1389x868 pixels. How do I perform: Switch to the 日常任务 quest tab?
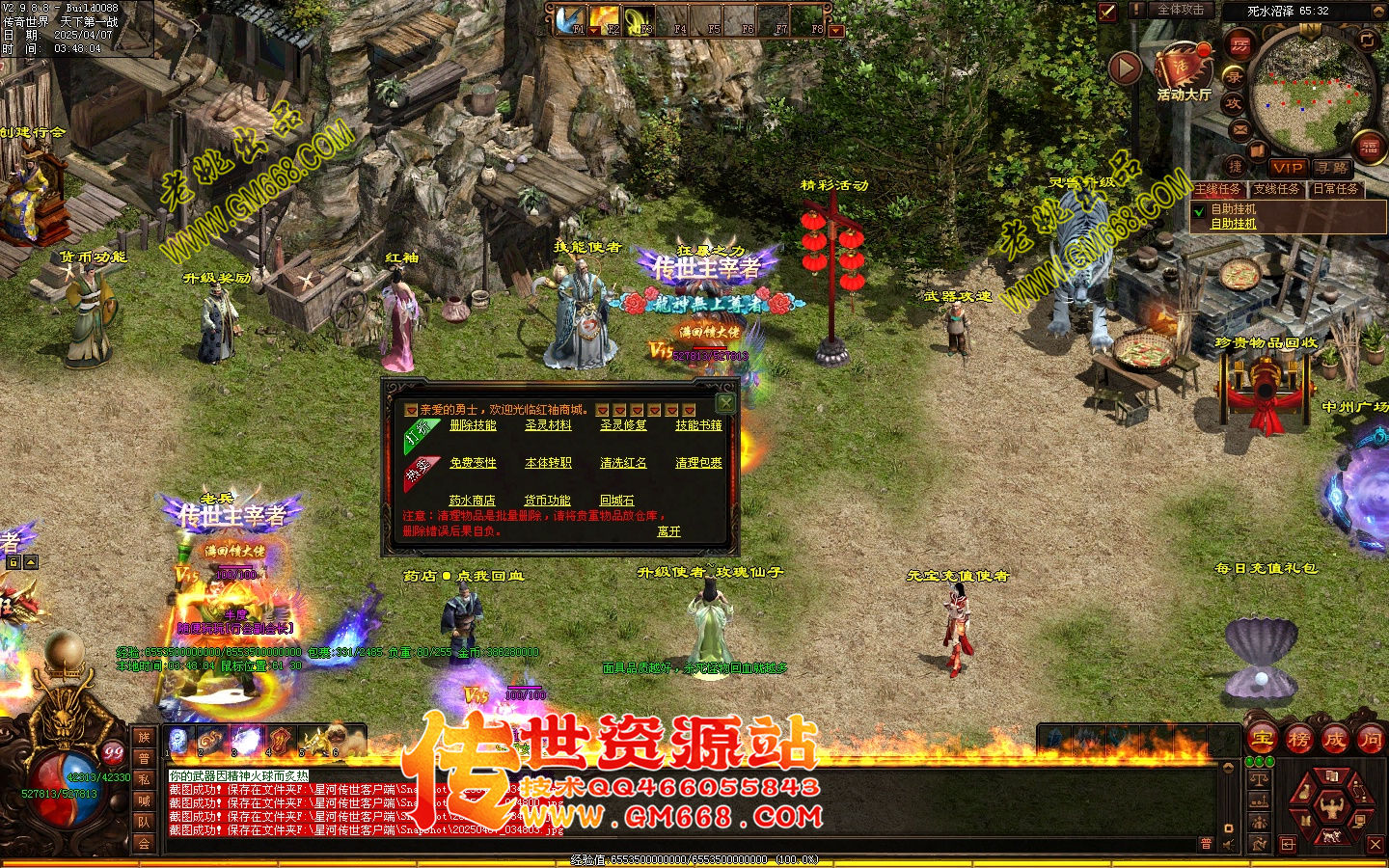1335,189
